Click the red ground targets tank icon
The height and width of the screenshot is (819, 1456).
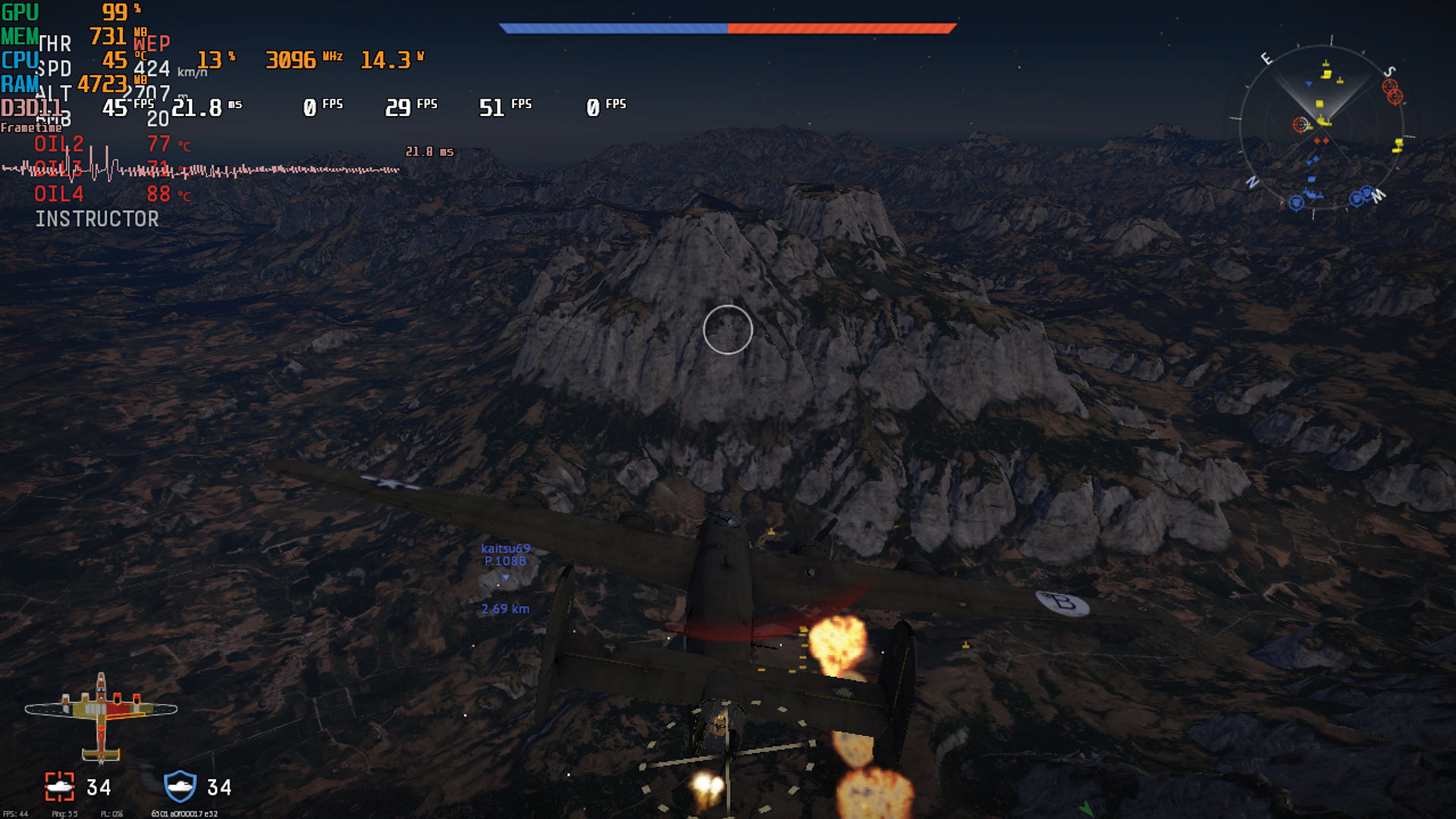pyautogui.click(x=60, y=787)
